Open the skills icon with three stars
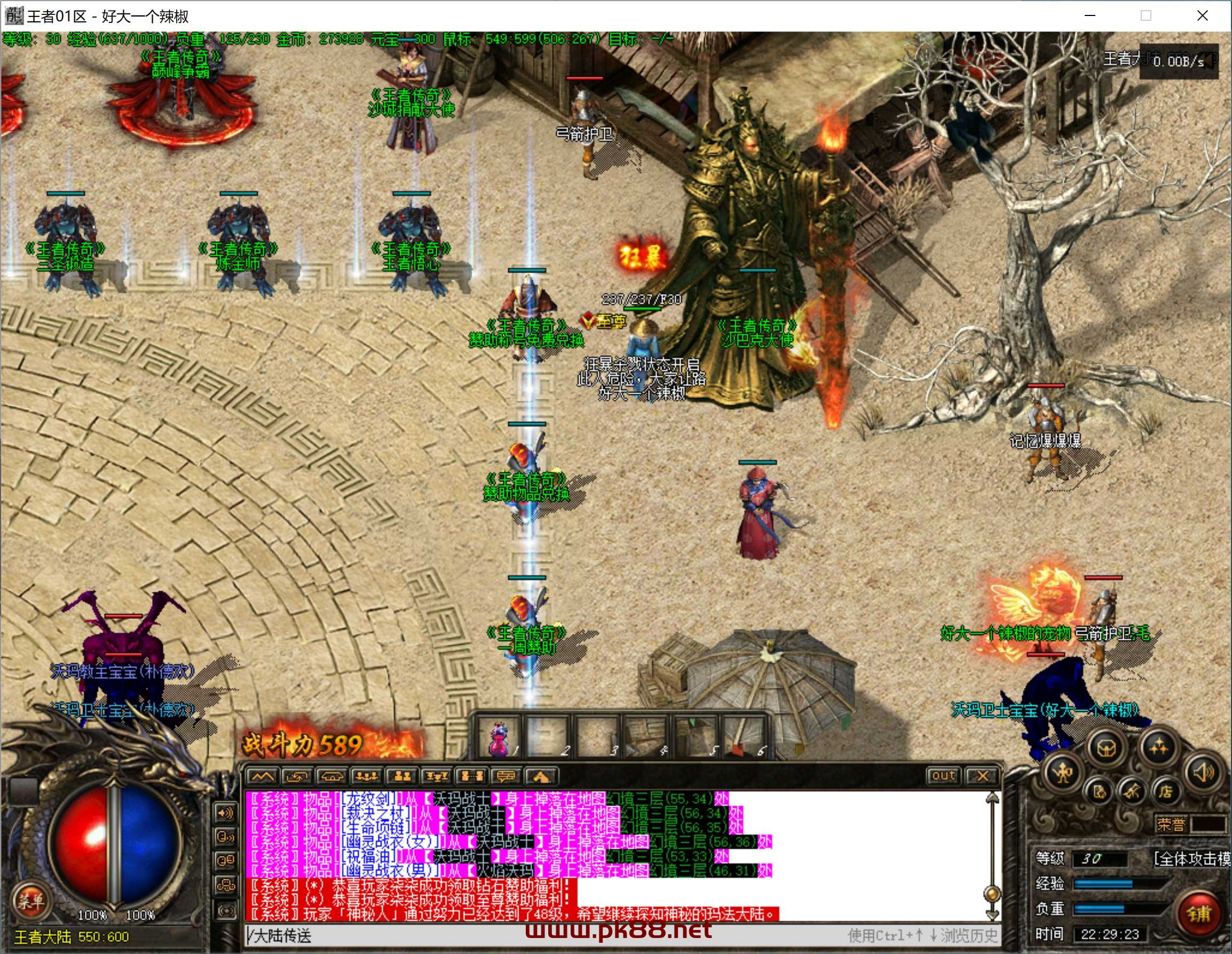 [x=1159, y=748]
